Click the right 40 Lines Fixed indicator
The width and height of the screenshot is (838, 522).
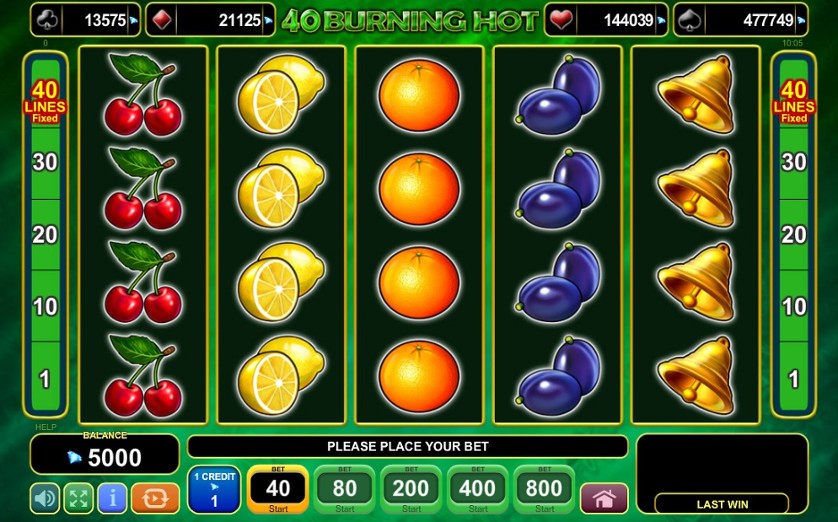[794, 102]
